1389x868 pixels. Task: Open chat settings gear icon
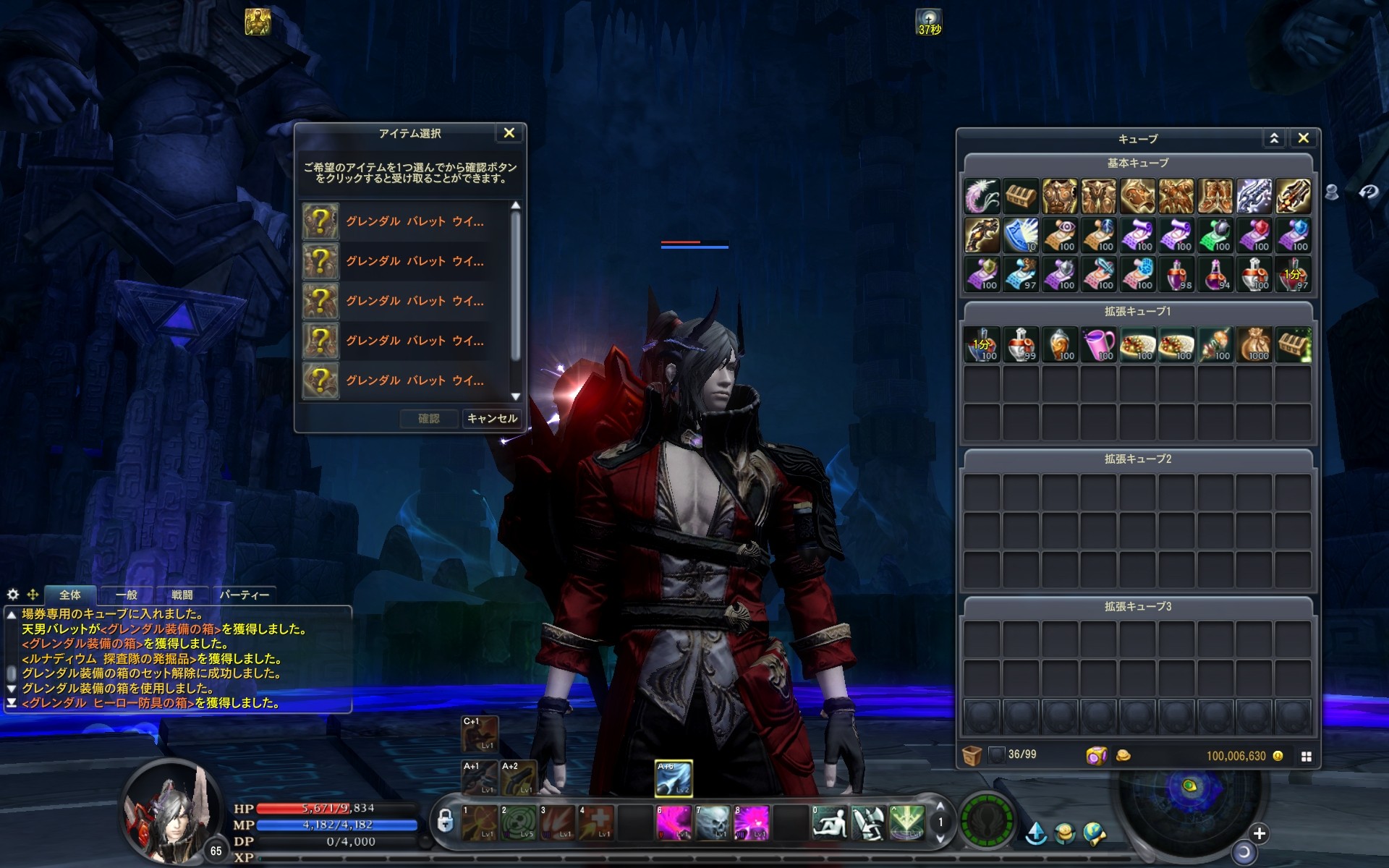[13, 595]
